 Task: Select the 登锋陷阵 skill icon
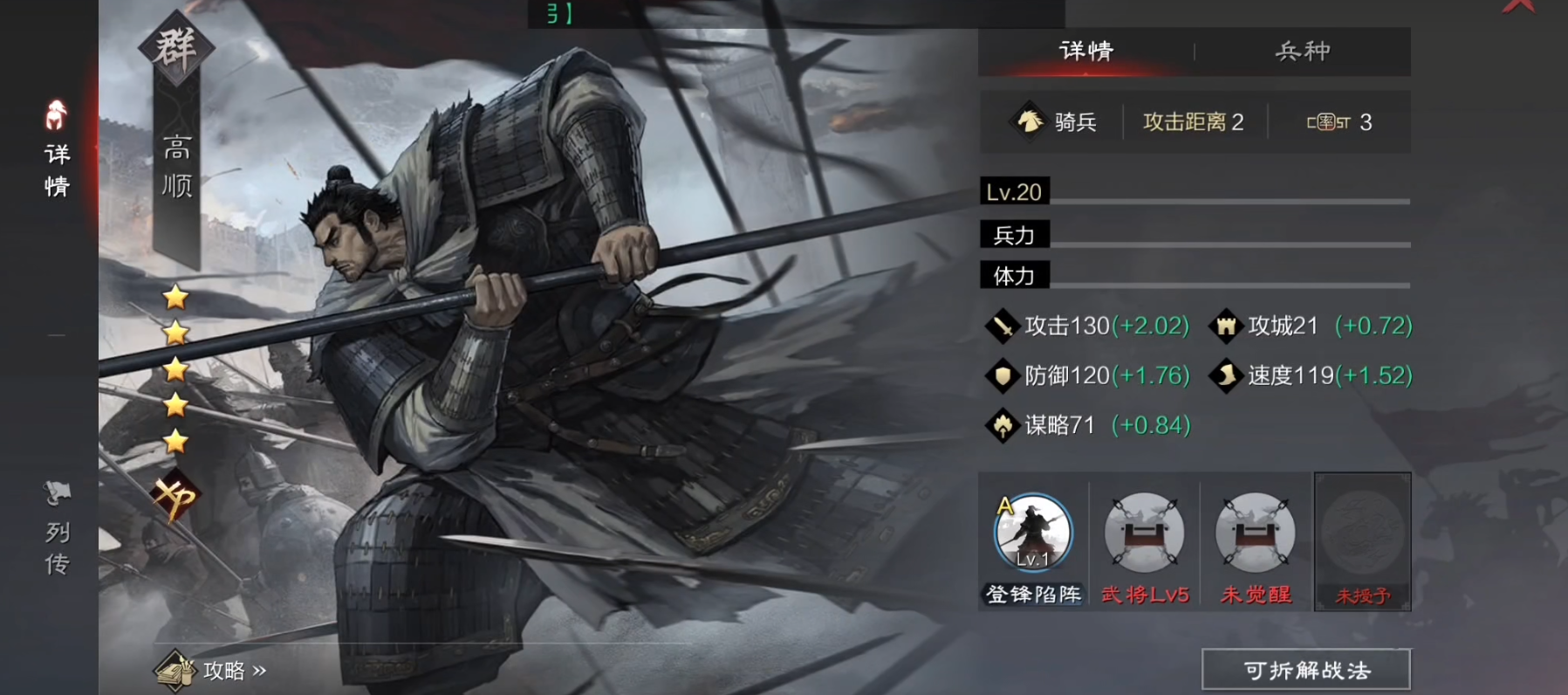click(x=1033, y=534)
